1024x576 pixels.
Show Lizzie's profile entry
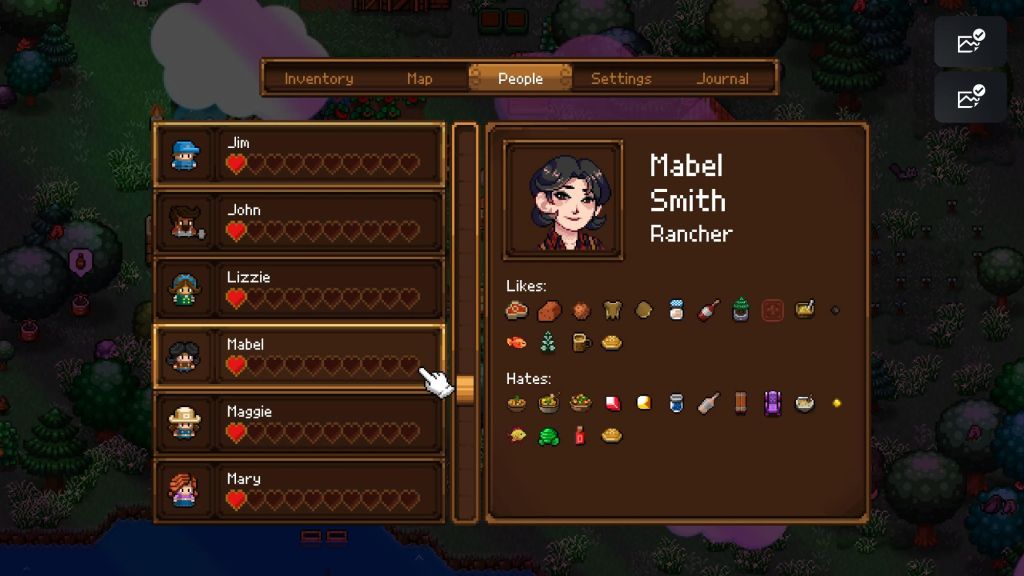(x=298, y=289)
